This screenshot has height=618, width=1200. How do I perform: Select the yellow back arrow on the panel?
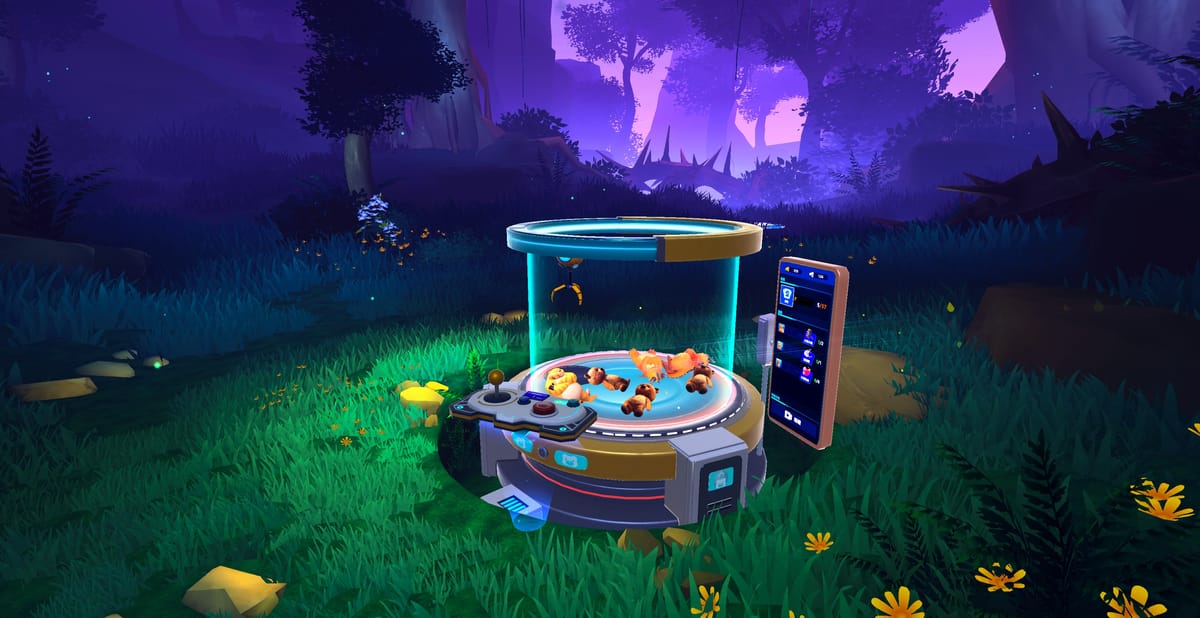pos(787,270)
